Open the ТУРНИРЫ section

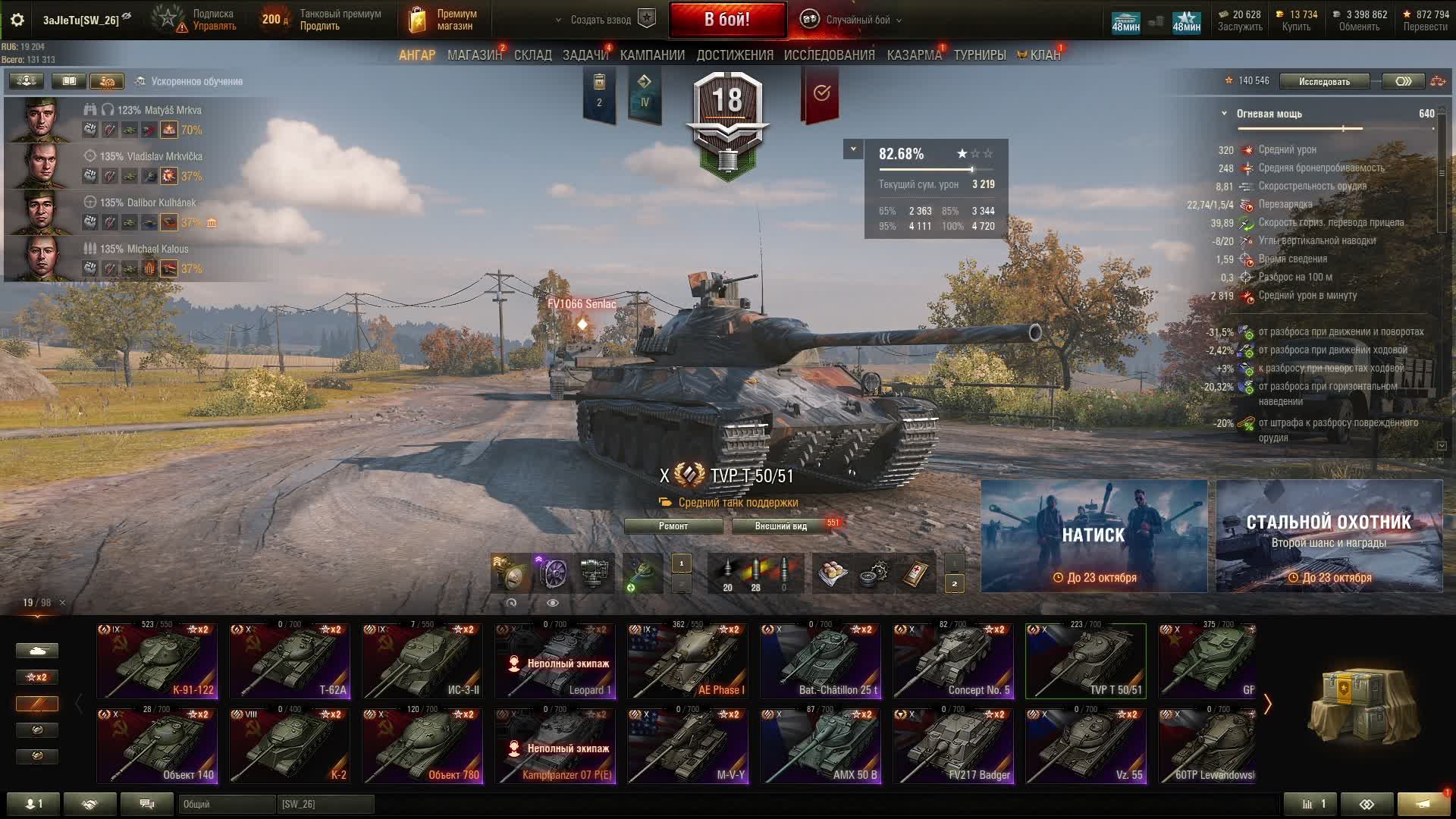pos(979,55)
